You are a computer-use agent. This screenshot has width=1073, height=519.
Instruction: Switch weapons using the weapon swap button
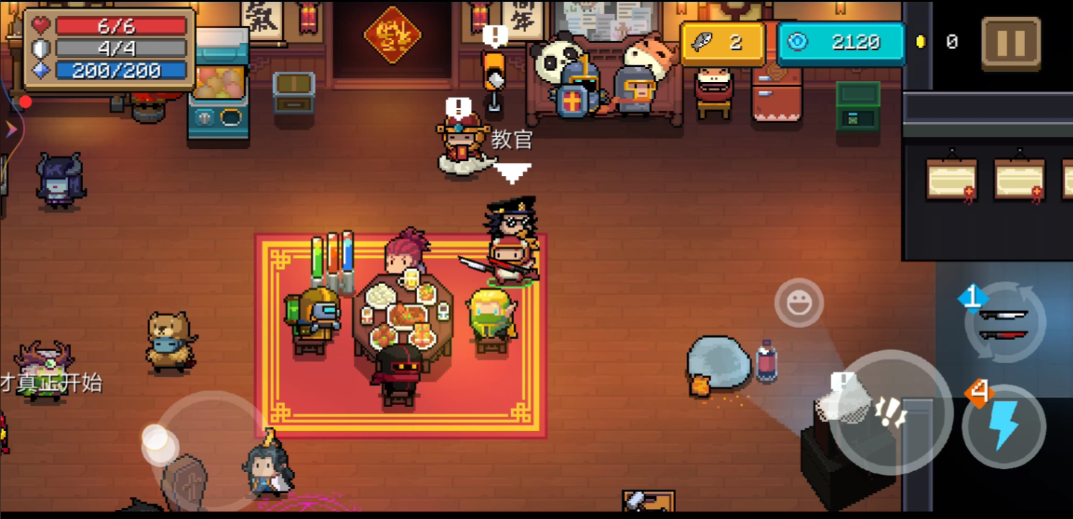[x=1004, y=323]
